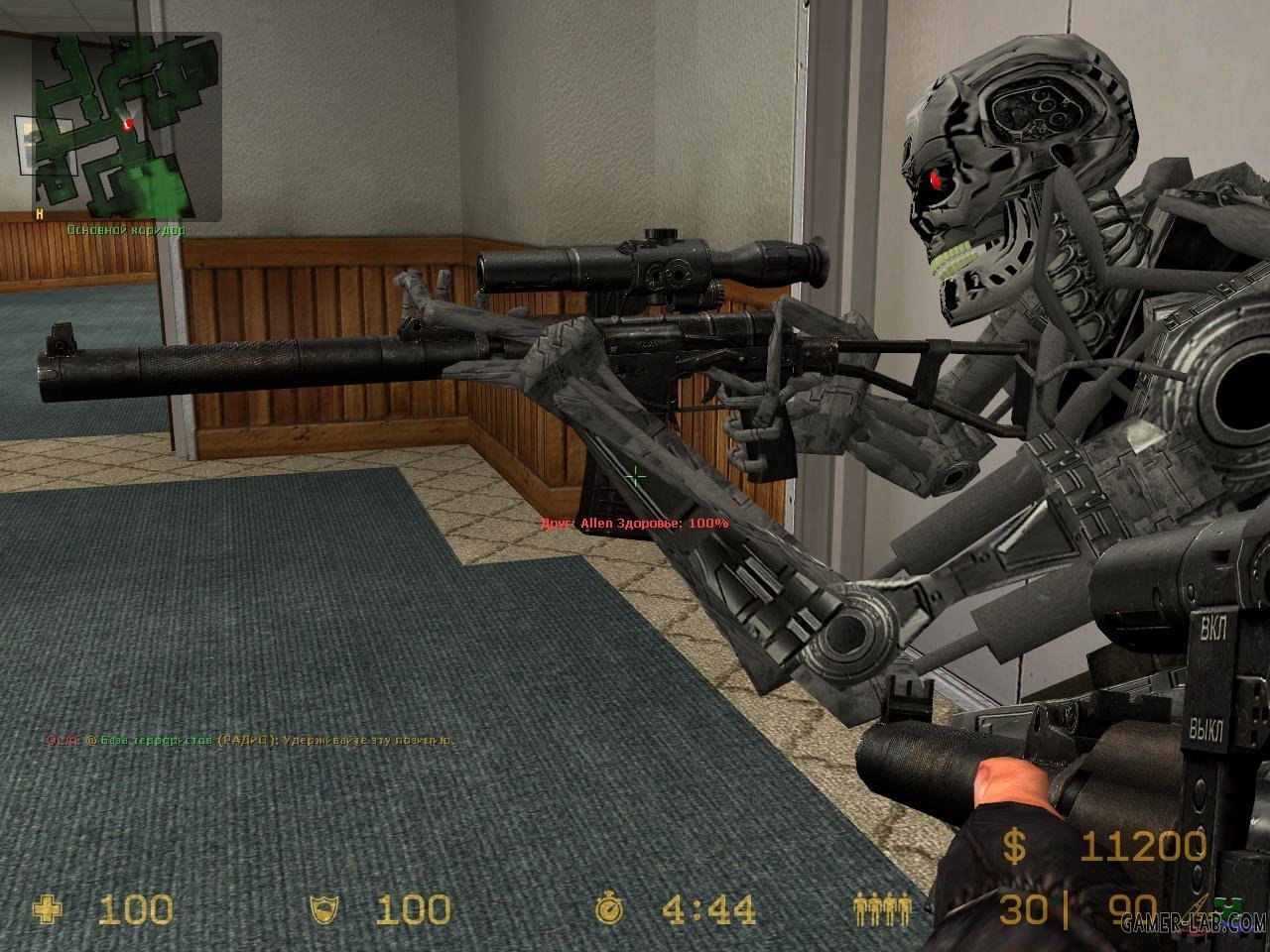This screenshot has height=952, width=1270.
Task: Click the health cross icon
Action: coord(47,908)
